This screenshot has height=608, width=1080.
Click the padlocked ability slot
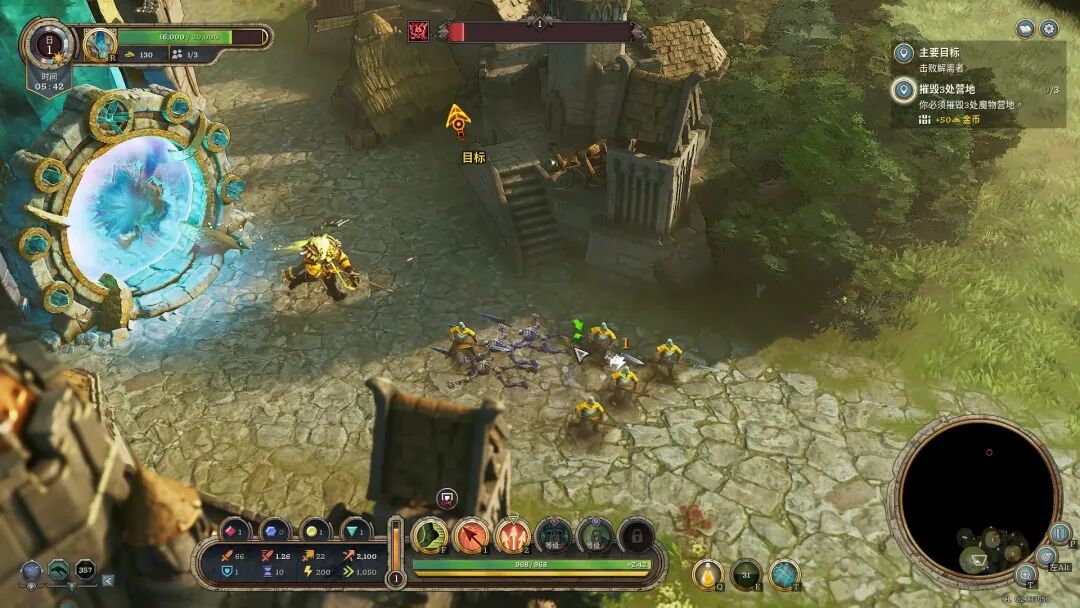click(636, 535)
